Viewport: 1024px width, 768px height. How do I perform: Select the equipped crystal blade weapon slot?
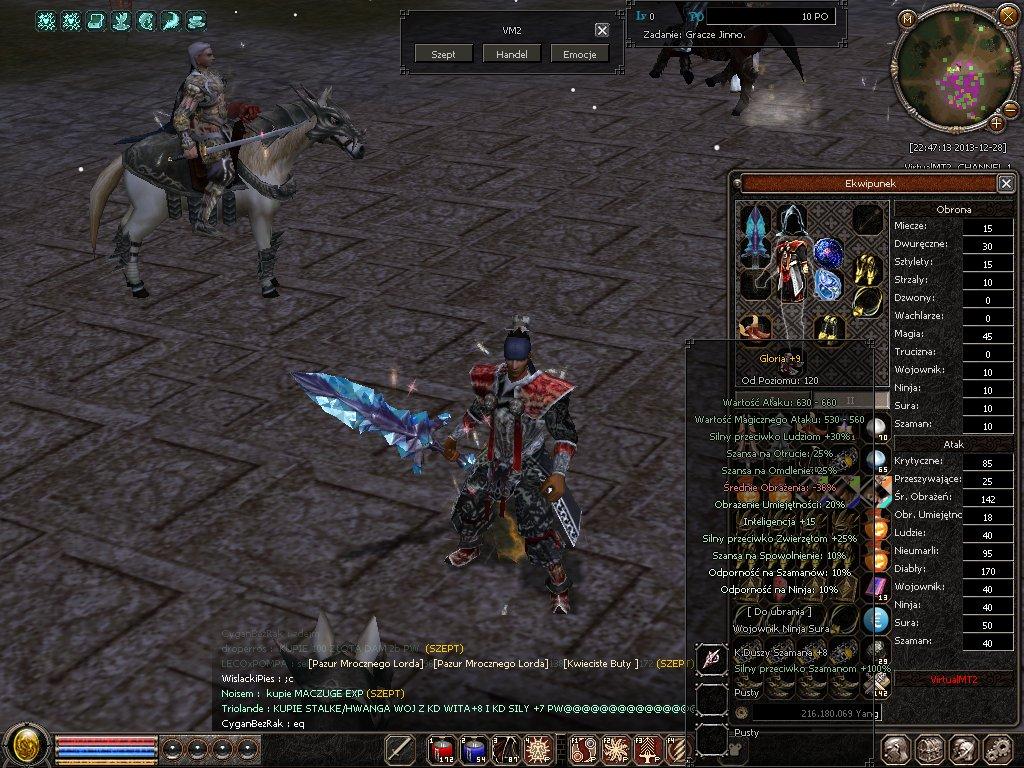pos(753,247)
